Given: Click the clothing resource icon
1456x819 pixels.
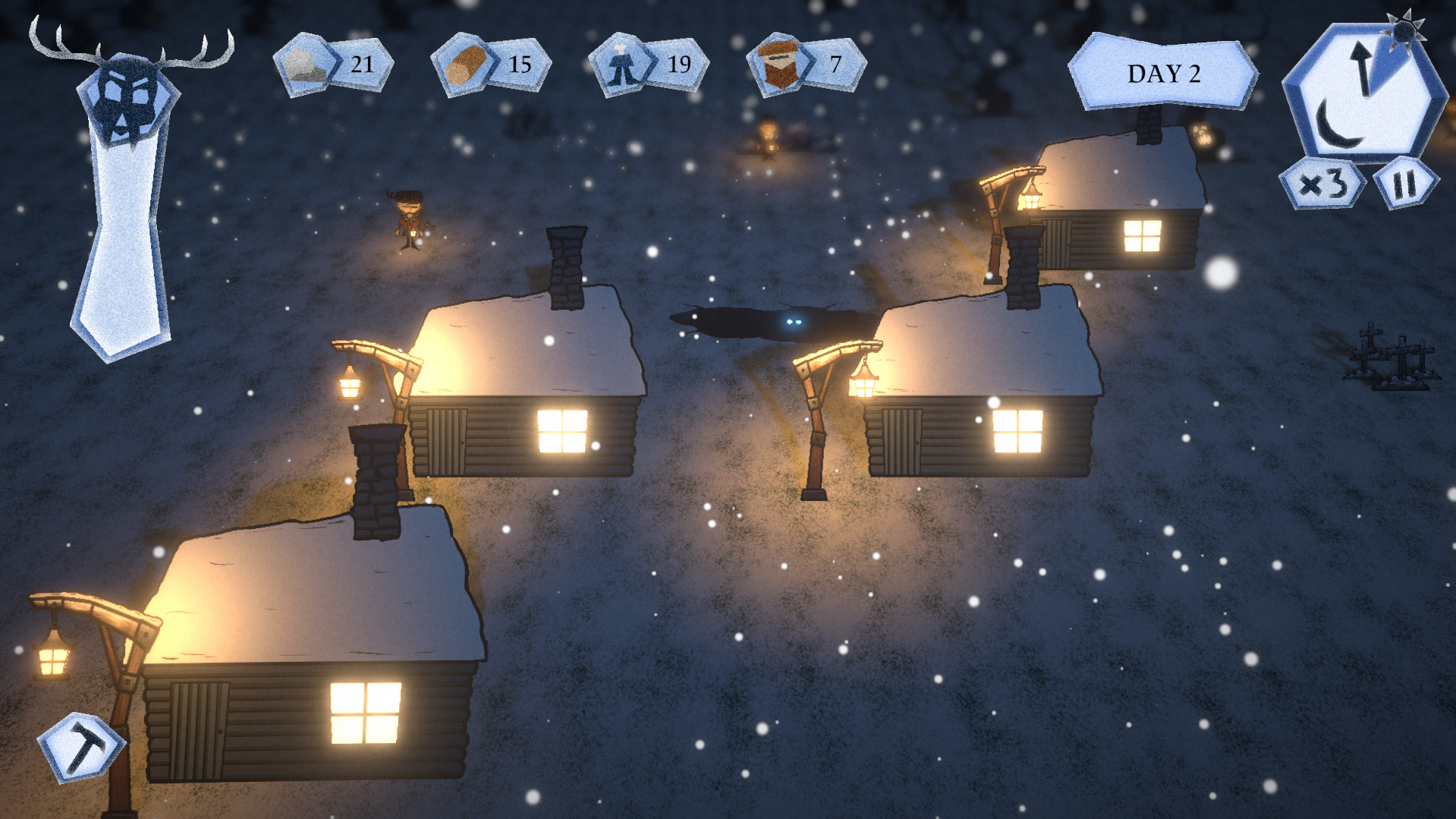Looking at the screenshot, I should [x=621, y=65].
